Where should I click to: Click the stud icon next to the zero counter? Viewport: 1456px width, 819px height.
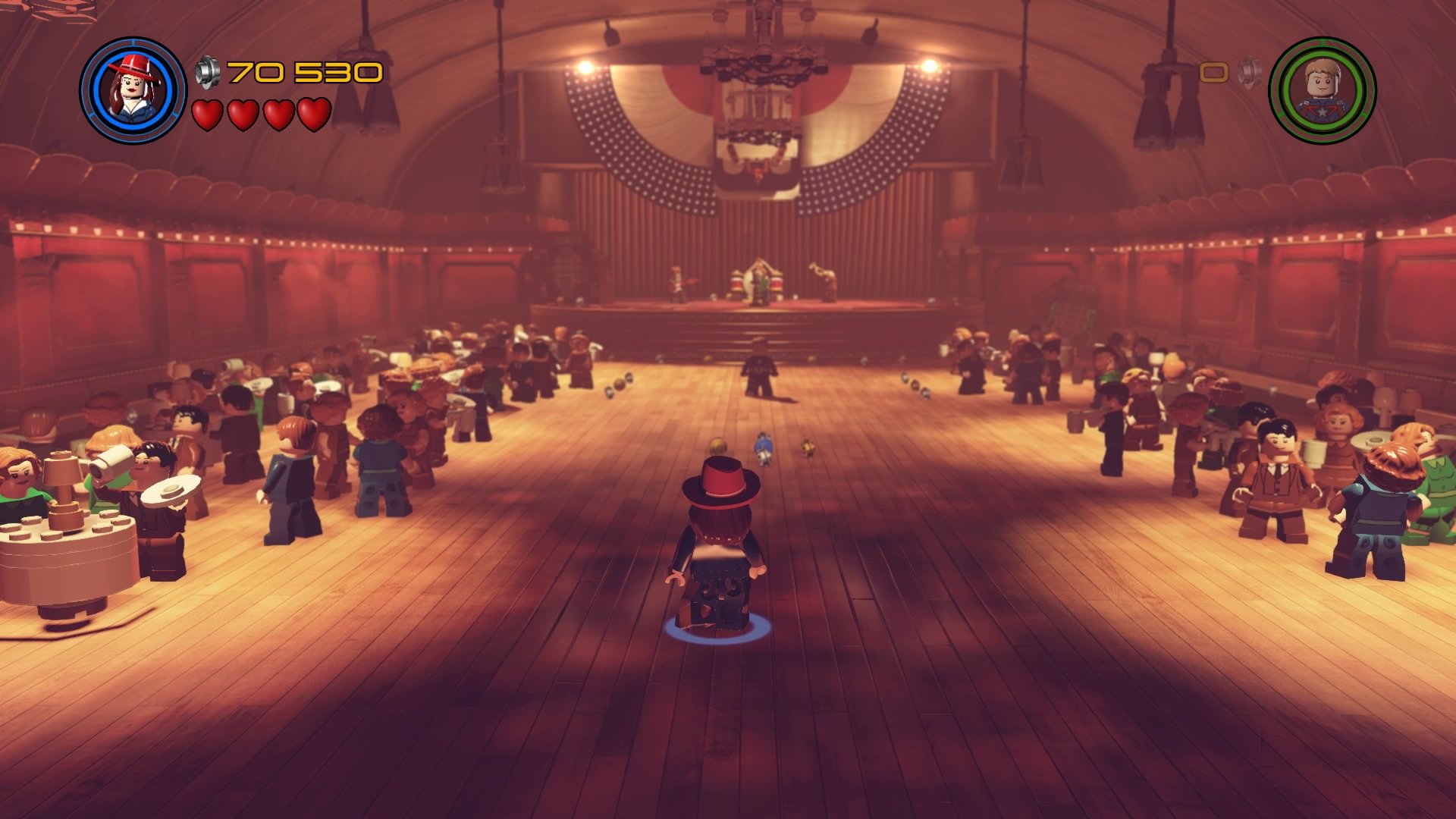tap(1250, 72)
